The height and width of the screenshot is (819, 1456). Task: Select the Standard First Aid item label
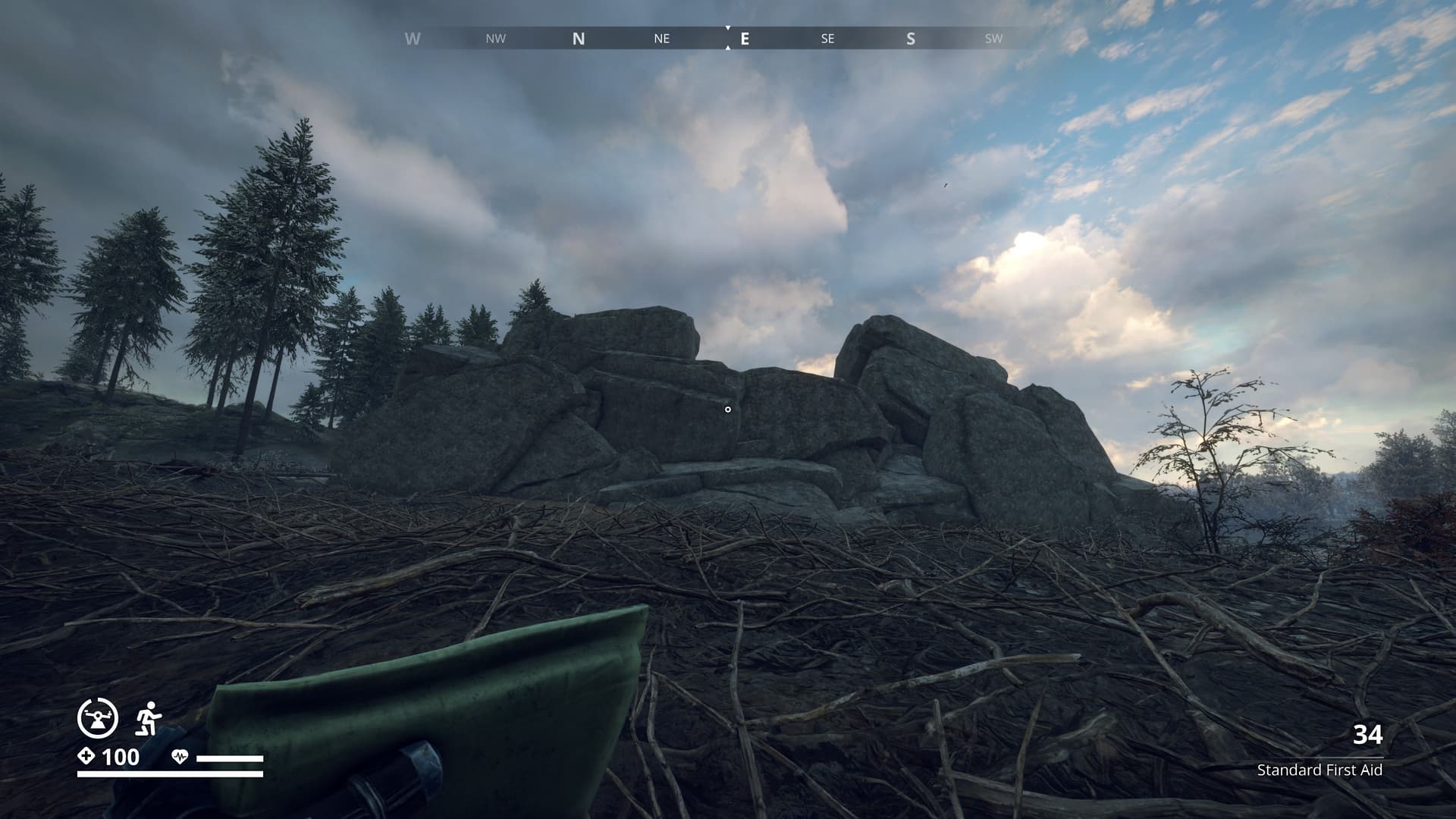tap(1319, 770)
